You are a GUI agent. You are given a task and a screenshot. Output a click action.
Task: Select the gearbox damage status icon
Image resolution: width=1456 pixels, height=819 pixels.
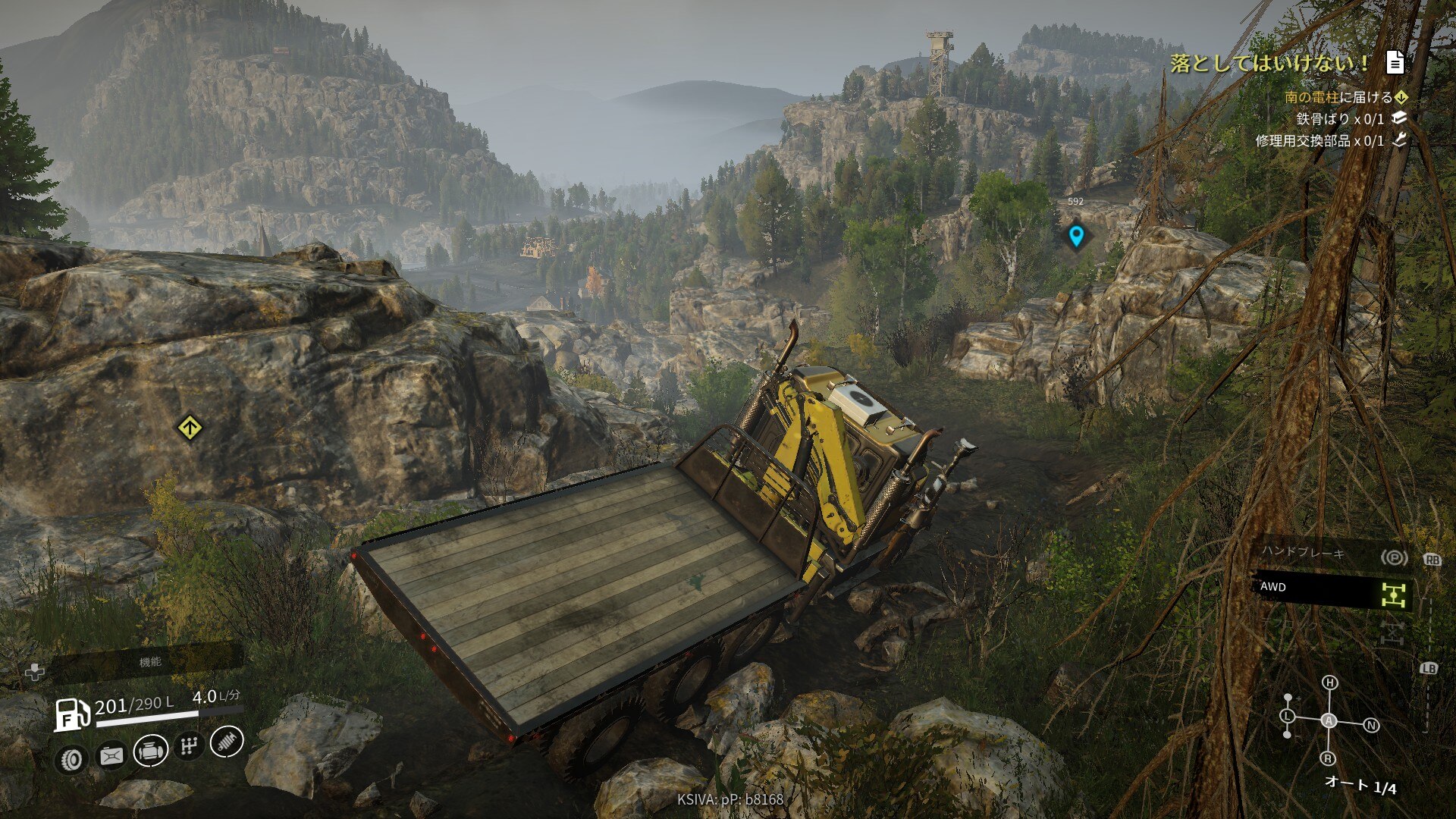pos(188,747)
